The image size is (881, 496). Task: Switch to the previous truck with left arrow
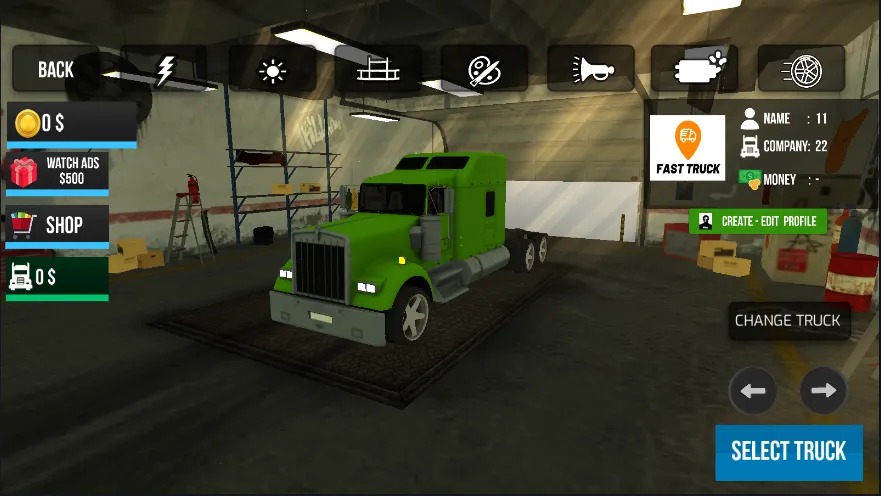[753, 390]
